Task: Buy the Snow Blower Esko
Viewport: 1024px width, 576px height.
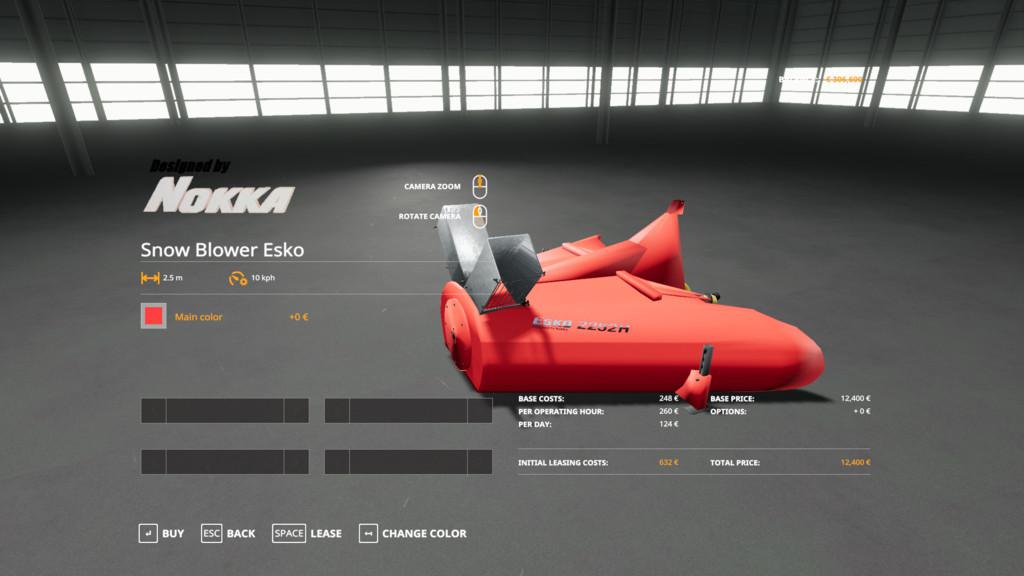Action: click(x=162, y=534)
